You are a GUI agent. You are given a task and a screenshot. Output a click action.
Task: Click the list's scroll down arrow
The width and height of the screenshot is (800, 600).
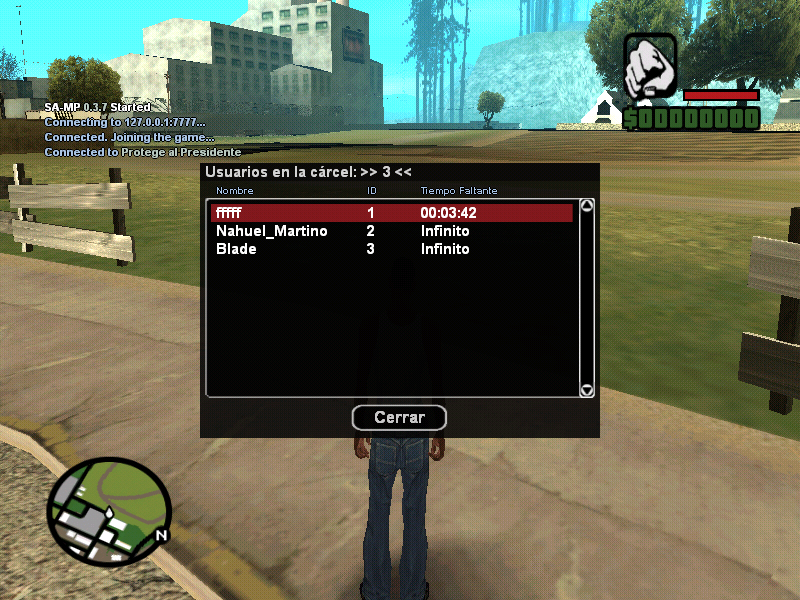tap(587, 390)
